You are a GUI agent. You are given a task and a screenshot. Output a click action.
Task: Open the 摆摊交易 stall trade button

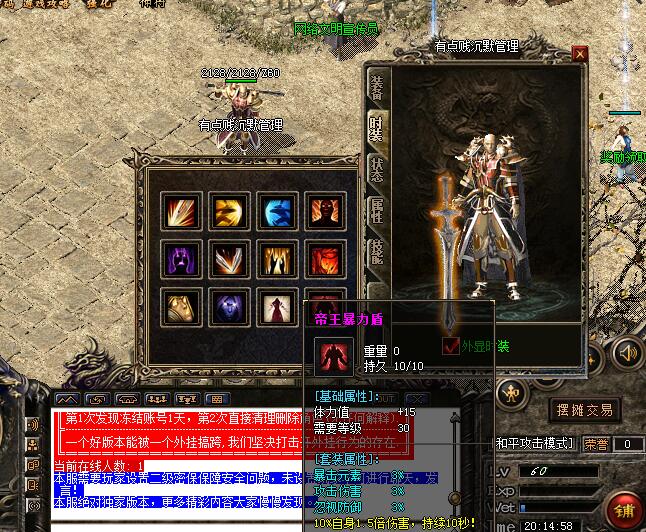pos(584,410)
